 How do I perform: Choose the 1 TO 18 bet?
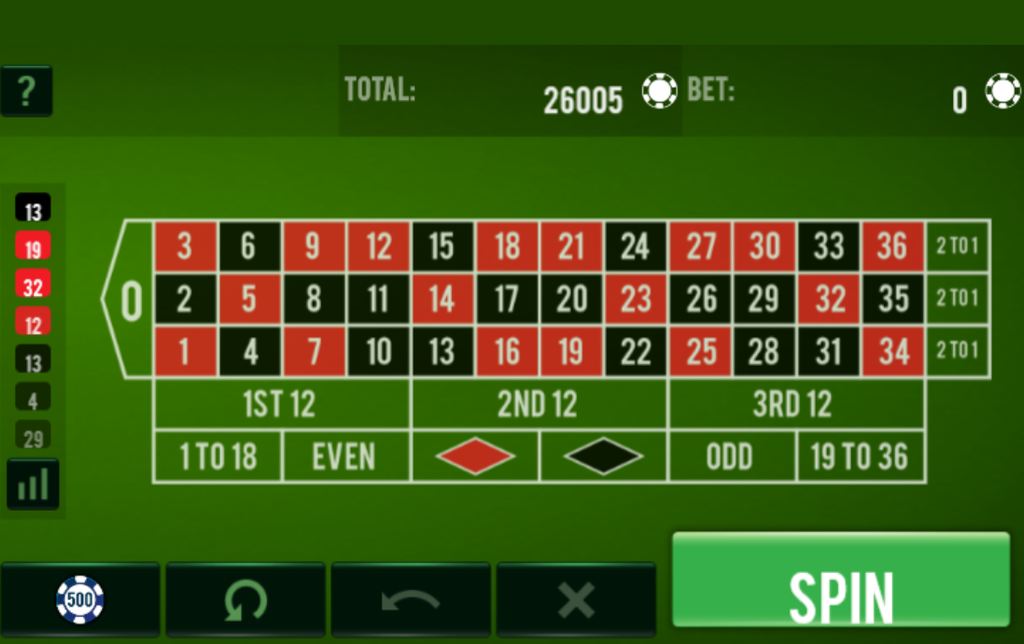pyautogui.click(x=217, y=457)
